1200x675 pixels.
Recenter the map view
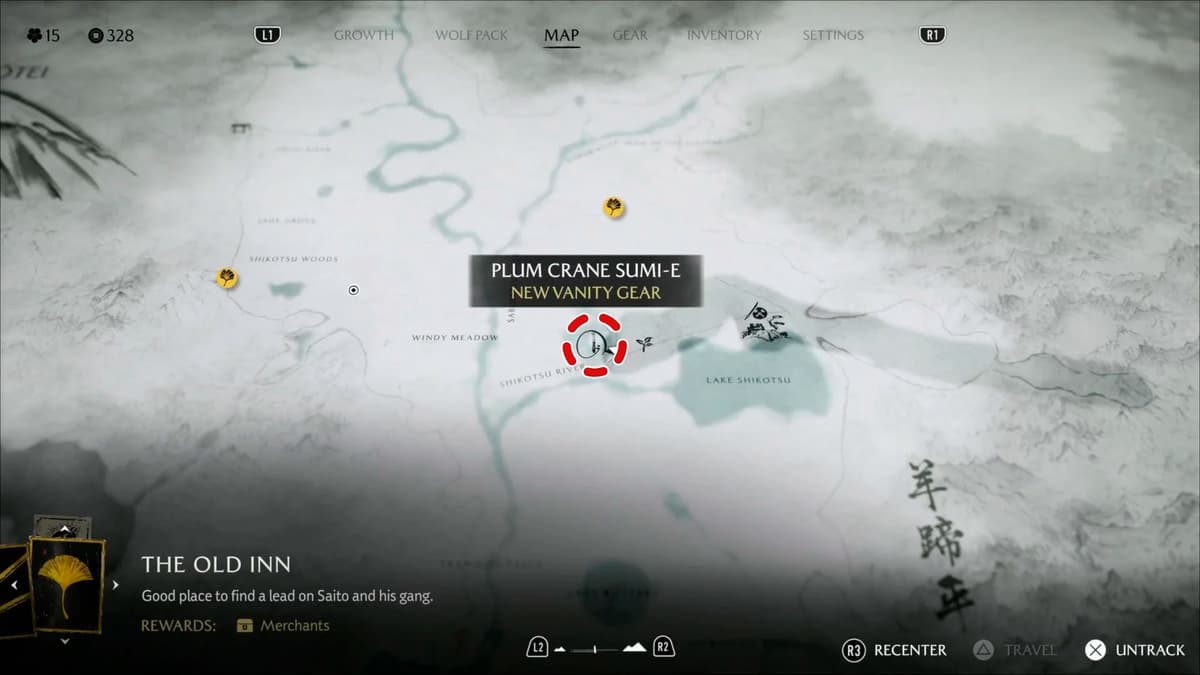point(895,650)
